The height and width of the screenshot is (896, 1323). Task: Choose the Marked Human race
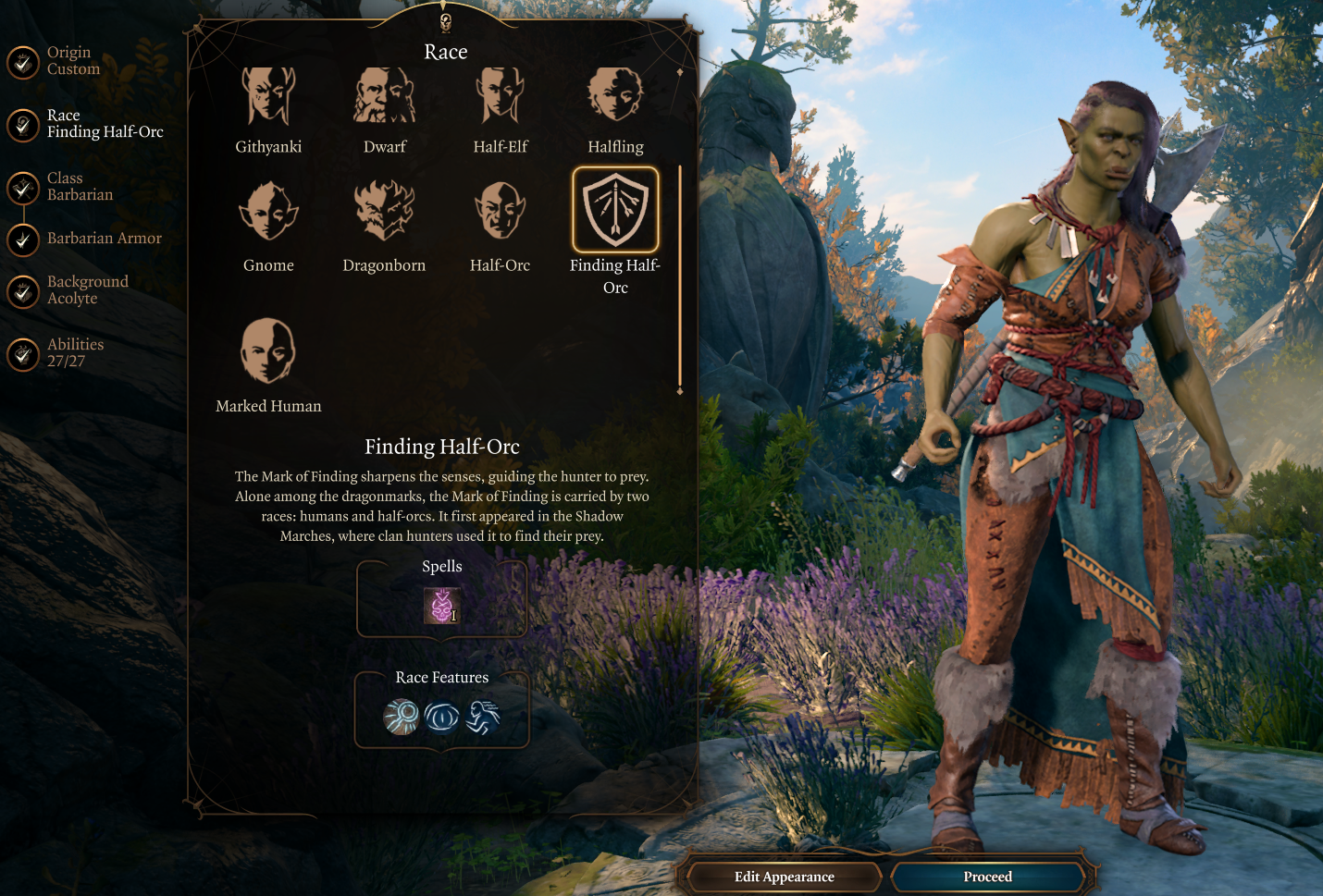pyautogui.click(x=268, y=351)
